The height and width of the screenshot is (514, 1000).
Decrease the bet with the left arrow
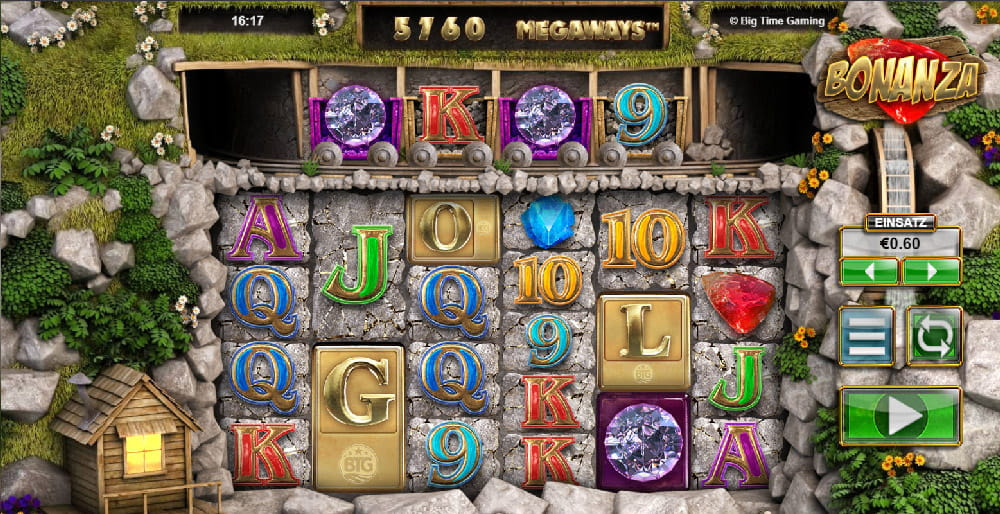[x=869, y=271]
